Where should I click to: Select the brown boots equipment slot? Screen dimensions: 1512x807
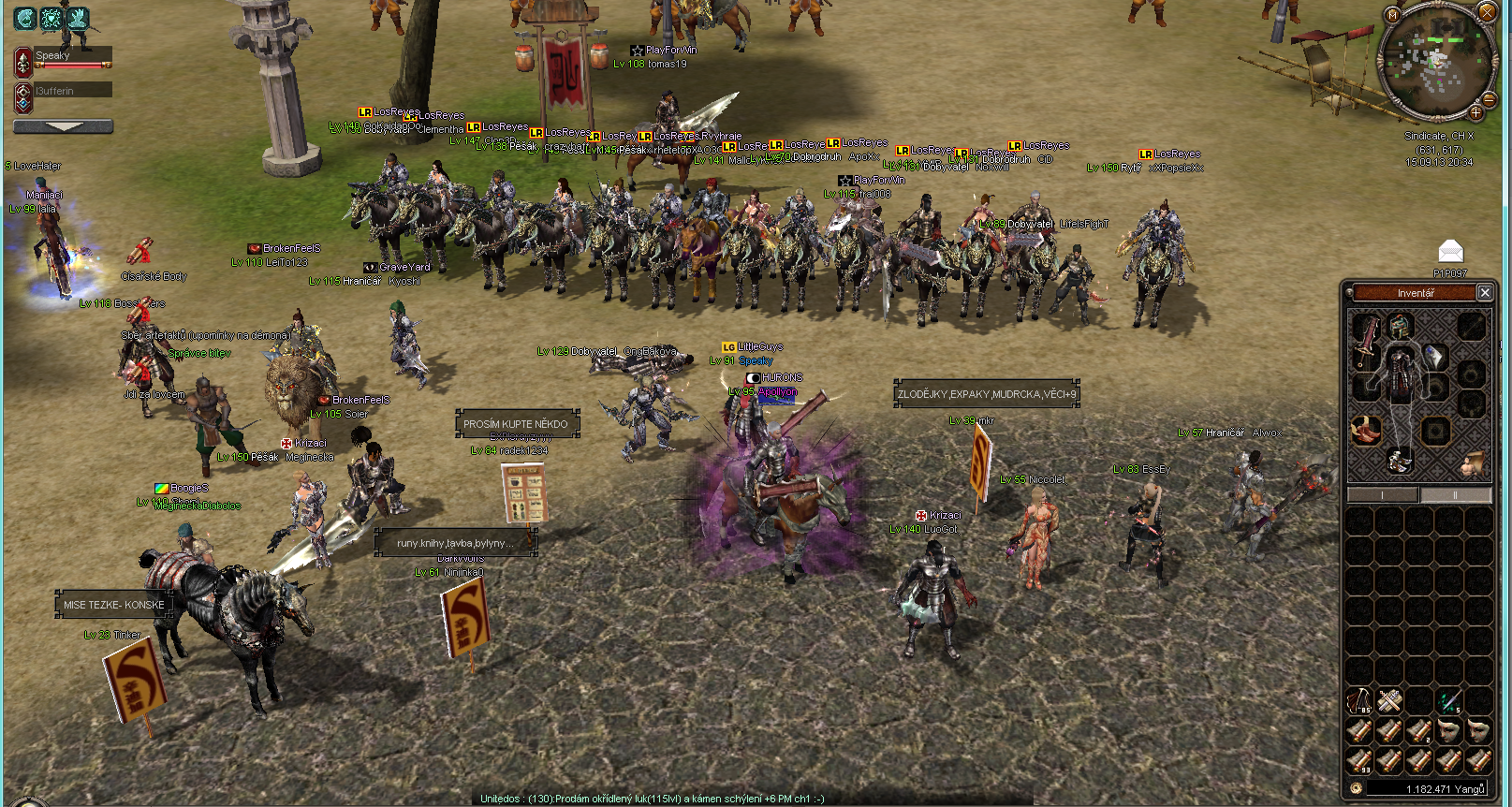pos(1366,431)
